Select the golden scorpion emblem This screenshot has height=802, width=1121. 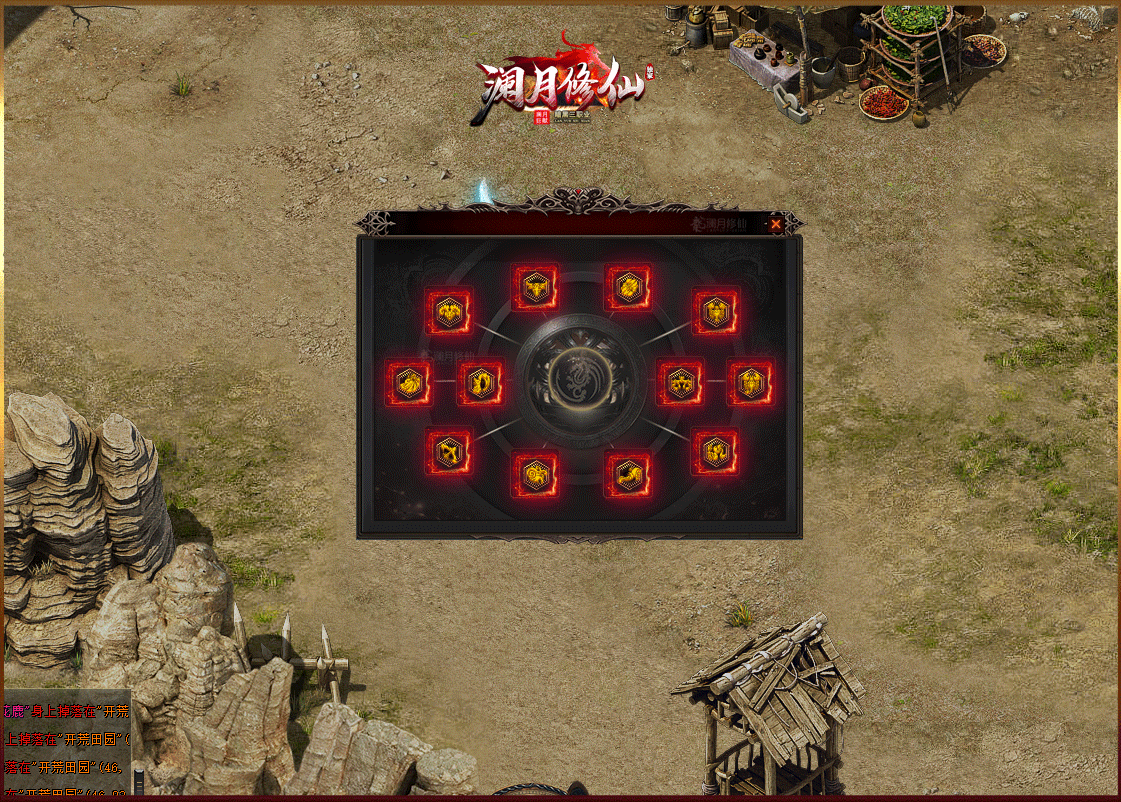point(750,383)
